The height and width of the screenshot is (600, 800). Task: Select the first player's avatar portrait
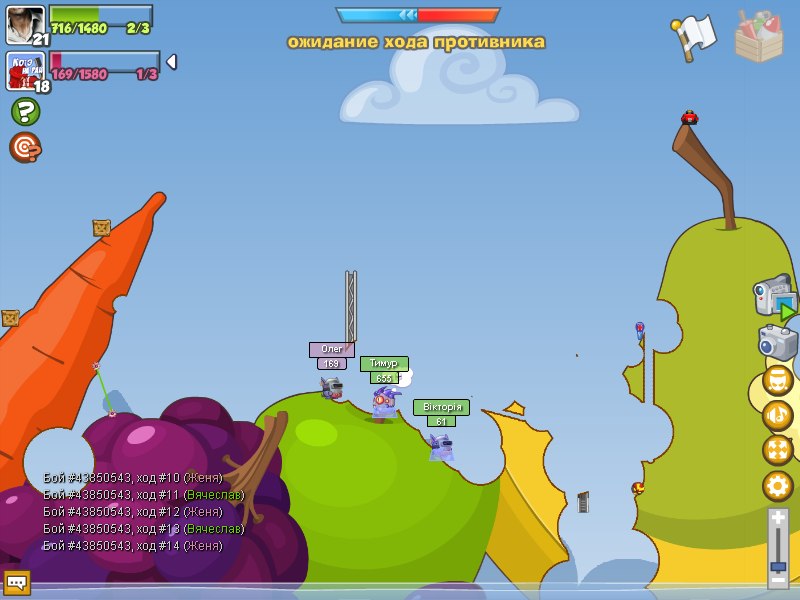25,24
